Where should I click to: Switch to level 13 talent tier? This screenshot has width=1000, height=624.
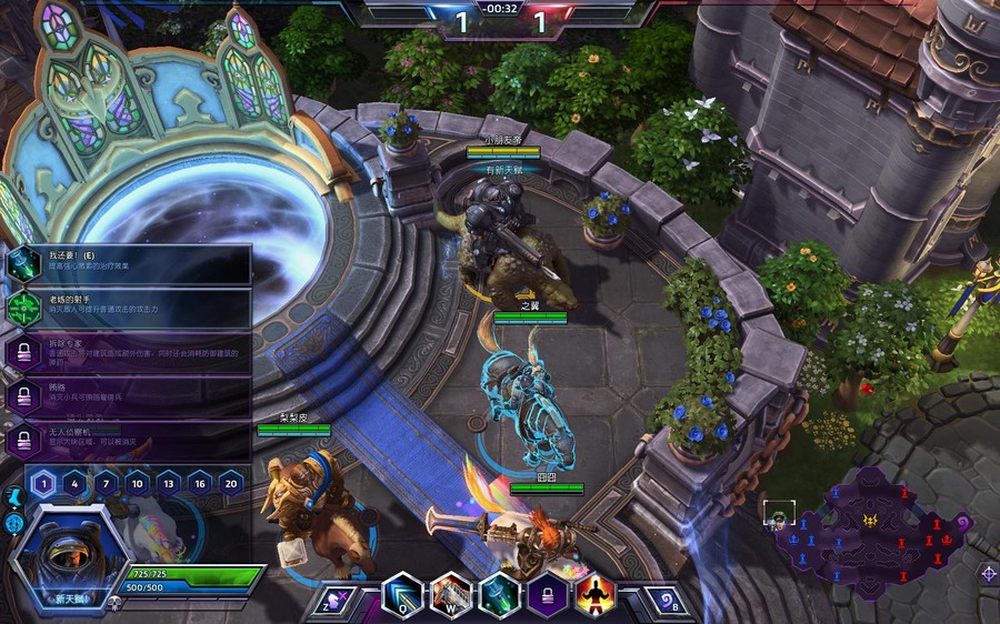[x=169, y=485]
